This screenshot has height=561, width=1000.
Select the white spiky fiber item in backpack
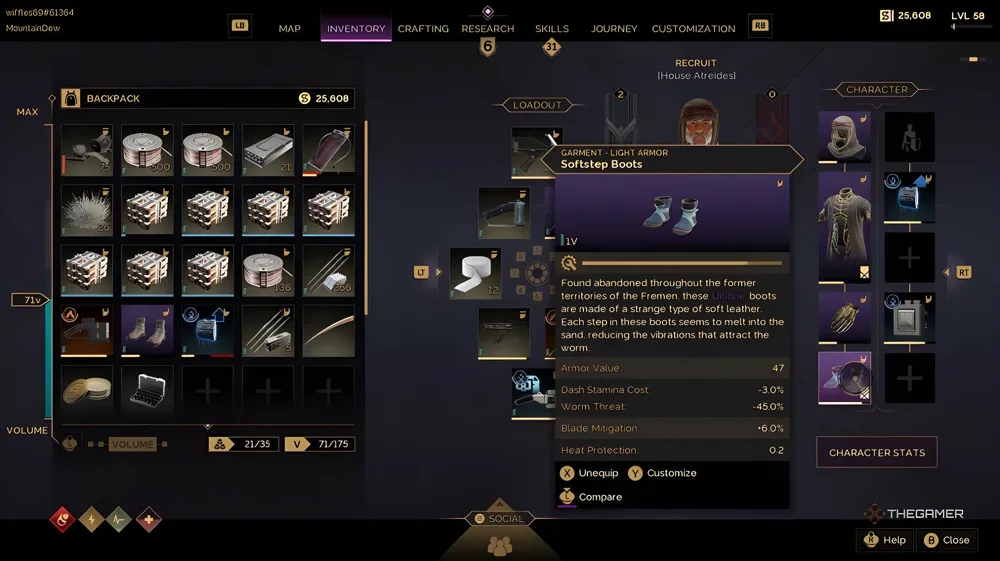coord(87,210)
